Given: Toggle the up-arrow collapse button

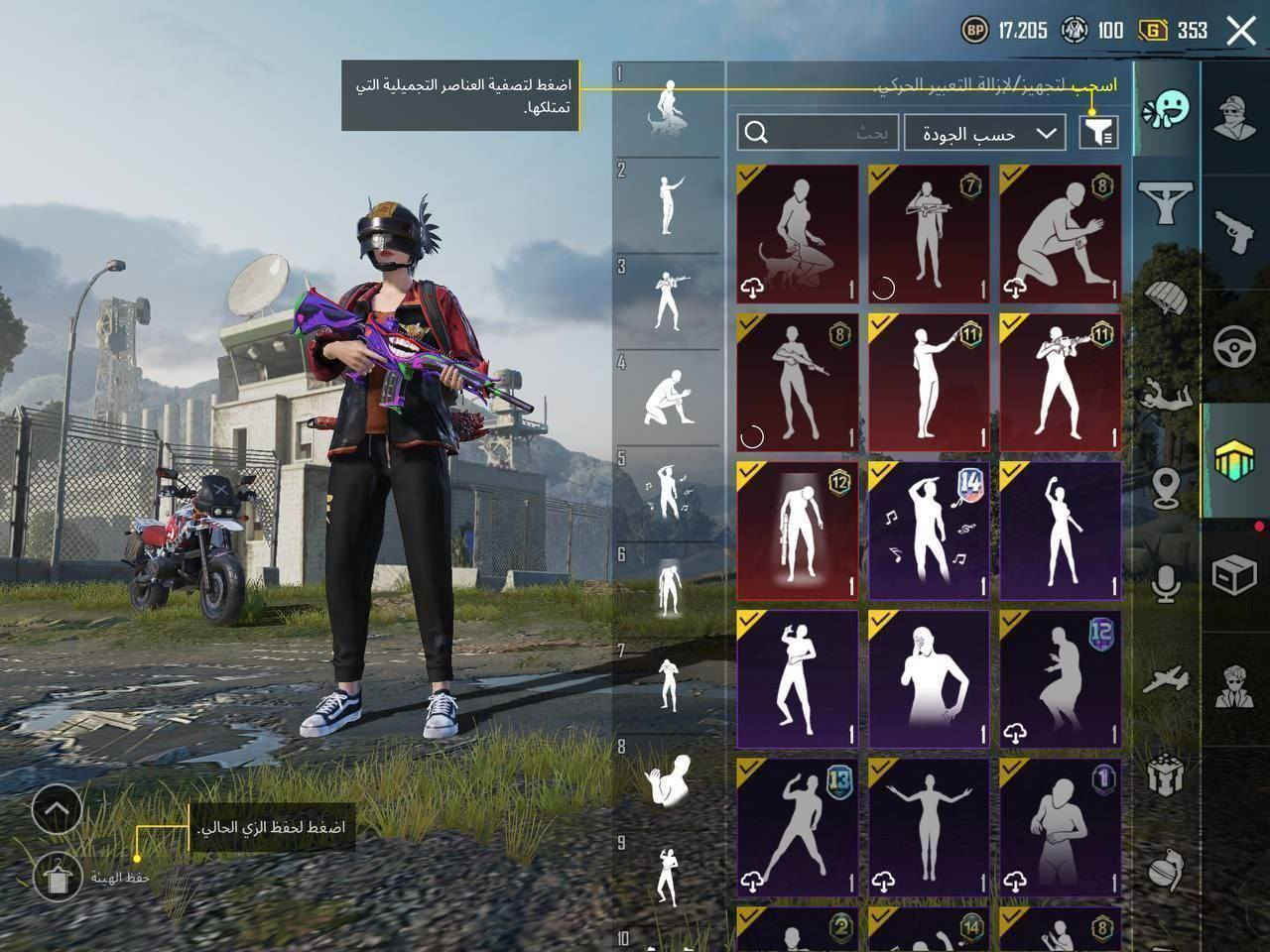Looking at the screenshot, I should pos(57,811).
